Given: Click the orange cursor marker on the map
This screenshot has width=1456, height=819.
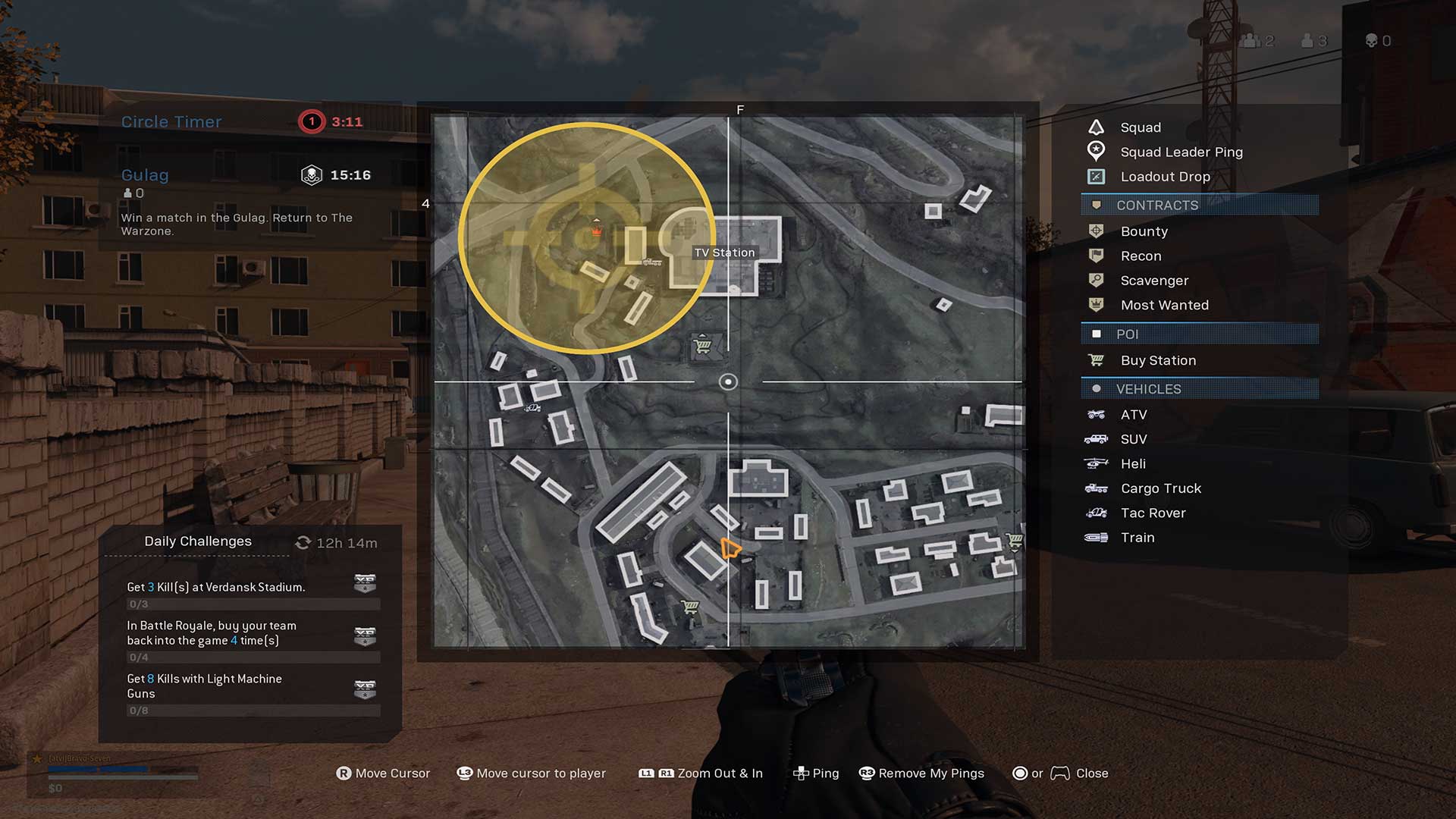Looking at the screenshot, I should pyautogui.click(x=730, y=546).
